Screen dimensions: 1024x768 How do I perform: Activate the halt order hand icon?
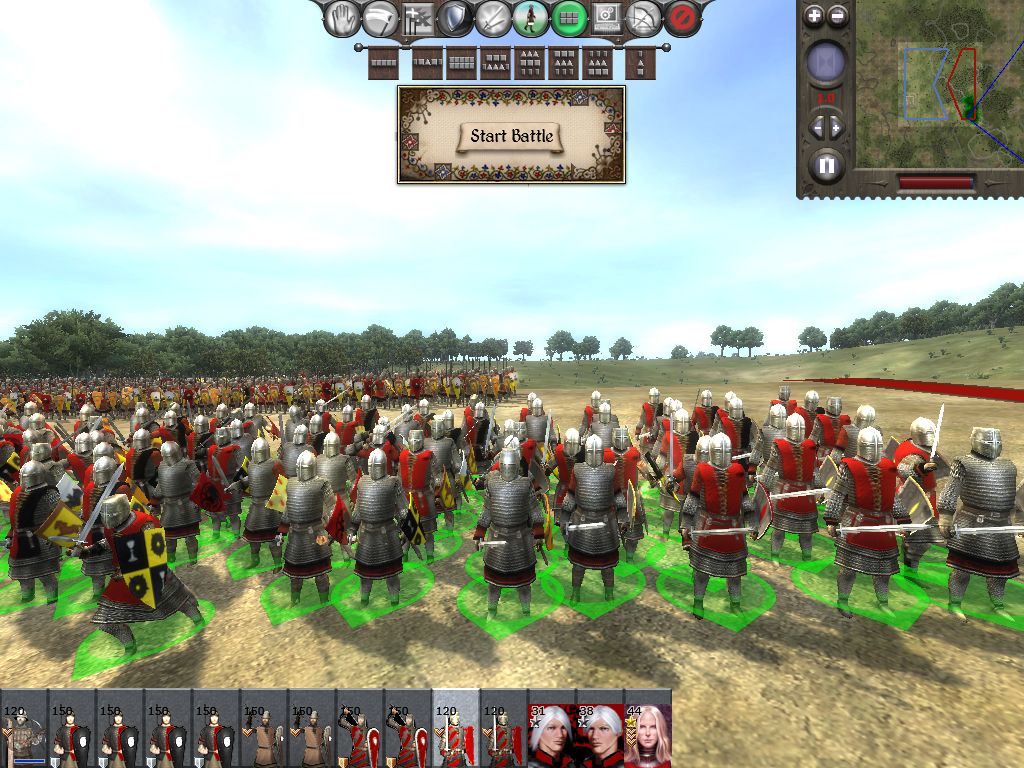344,17
